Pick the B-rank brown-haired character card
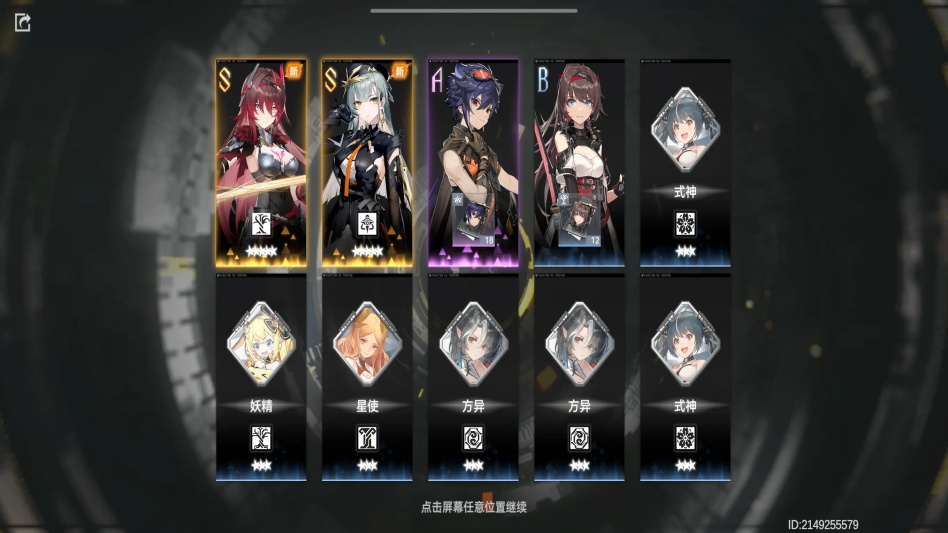 click(579, 163)
